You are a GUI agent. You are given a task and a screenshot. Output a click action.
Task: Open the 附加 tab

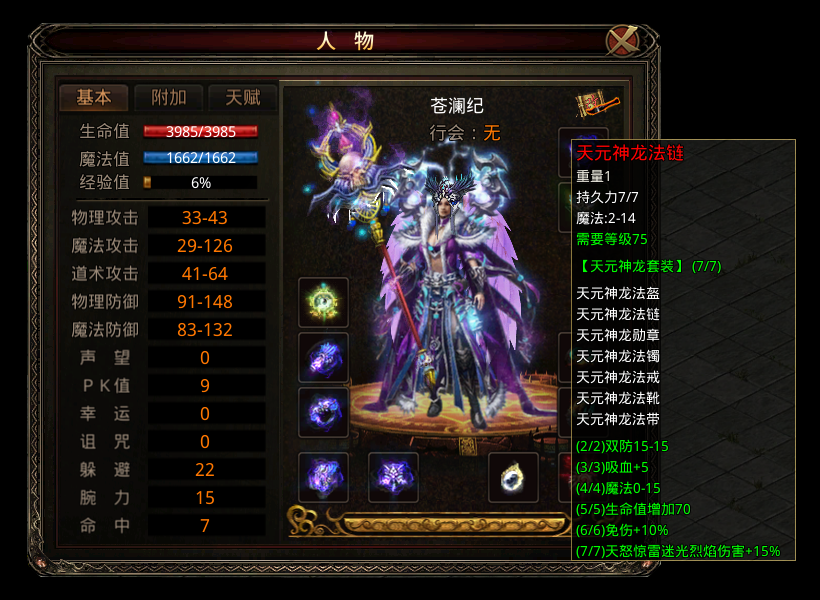[x=168, y=98]
